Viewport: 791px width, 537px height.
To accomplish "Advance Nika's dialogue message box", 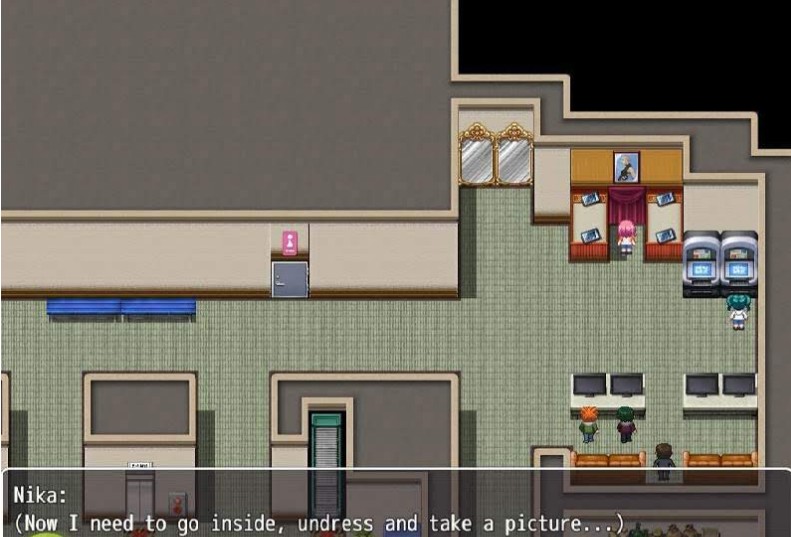I will 395,508.
